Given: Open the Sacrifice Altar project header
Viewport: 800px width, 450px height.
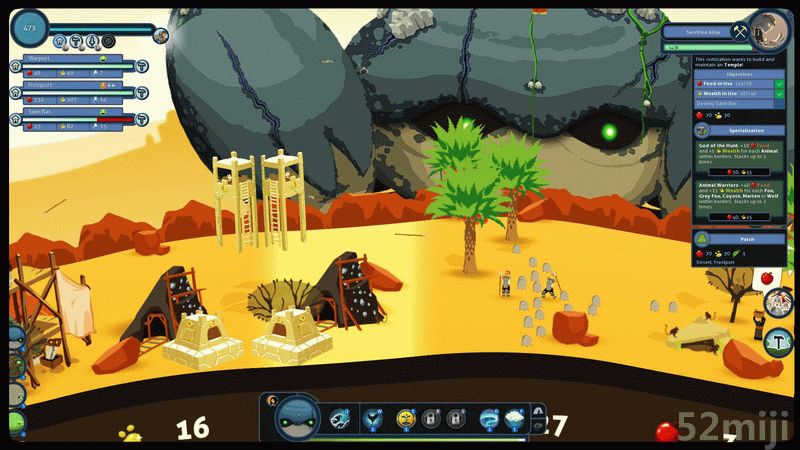Looking at the screenshot, I should (x=706, y=32).
